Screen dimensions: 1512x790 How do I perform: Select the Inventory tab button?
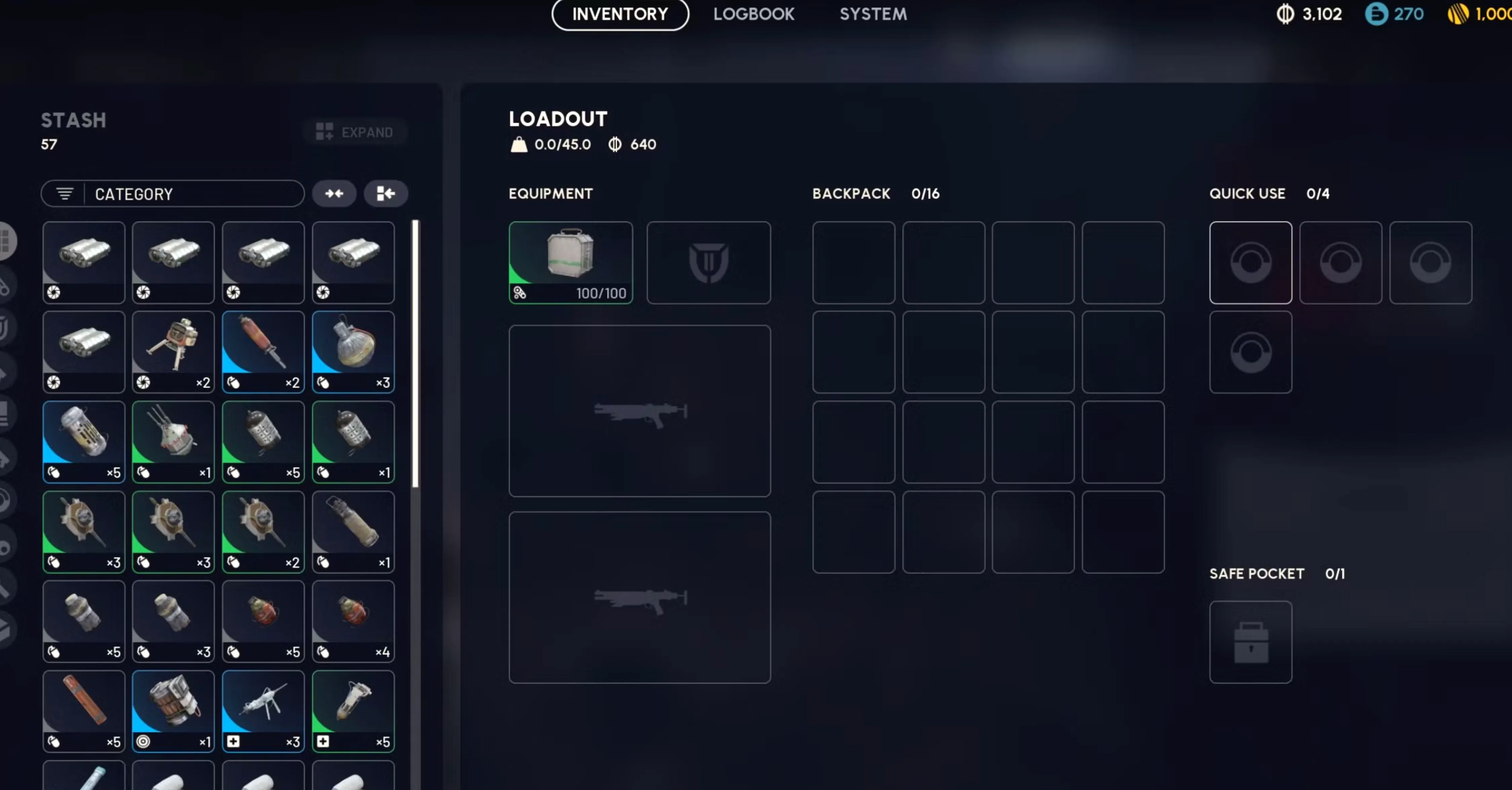click(x=620, y=14)
